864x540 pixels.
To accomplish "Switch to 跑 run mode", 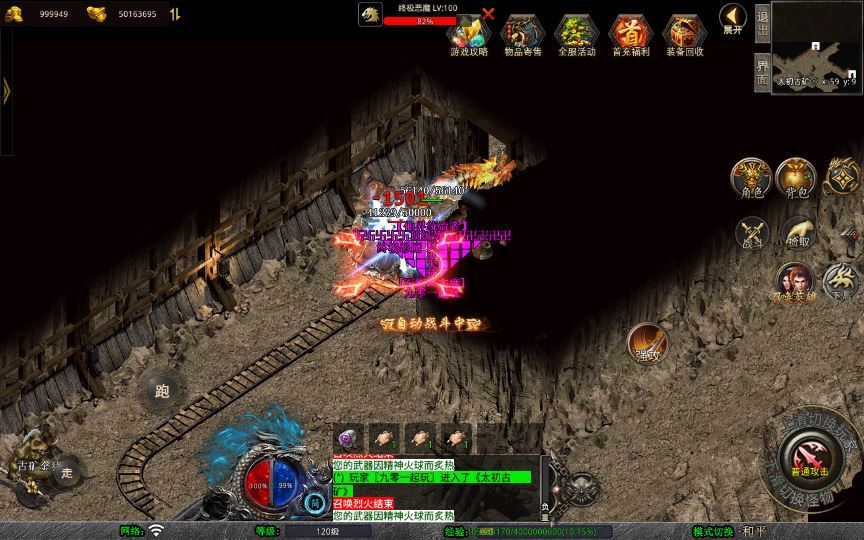I will click(x=162, y=391).
